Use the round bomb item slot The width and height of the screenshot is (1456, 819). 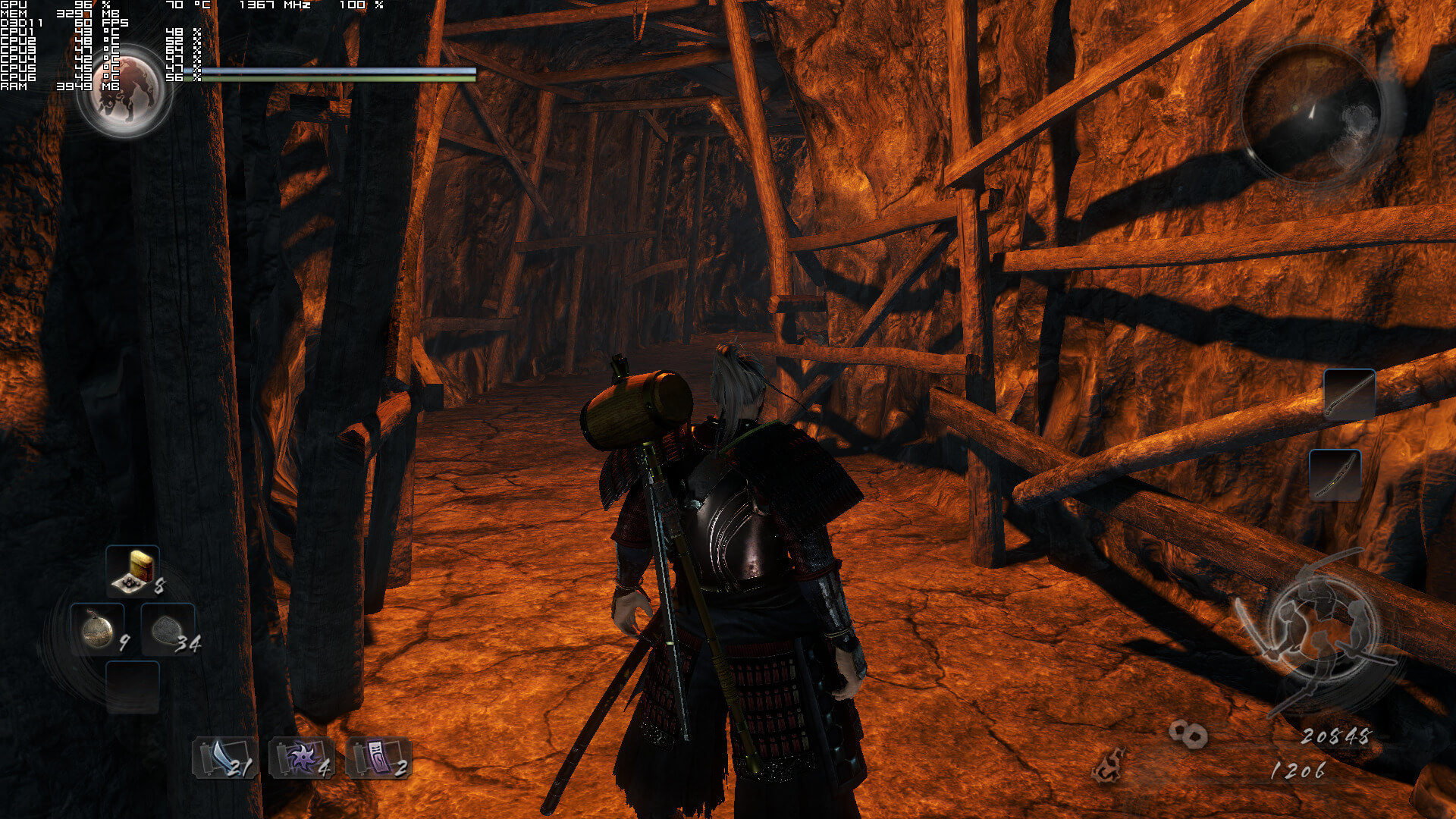98,630
